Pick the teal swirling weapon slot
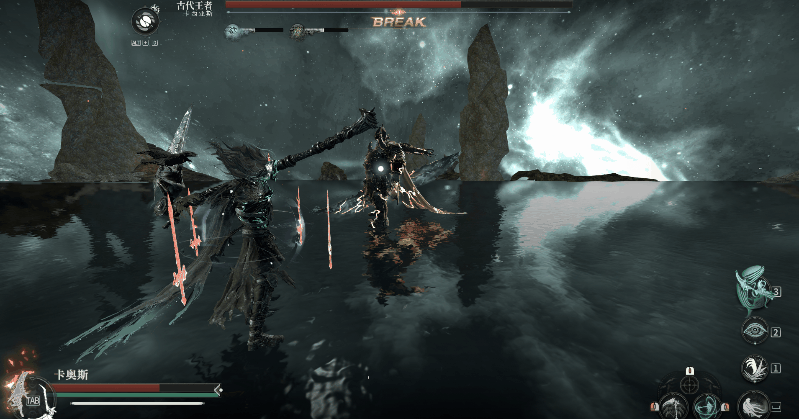Screen dimensions: 799x419 707,405
